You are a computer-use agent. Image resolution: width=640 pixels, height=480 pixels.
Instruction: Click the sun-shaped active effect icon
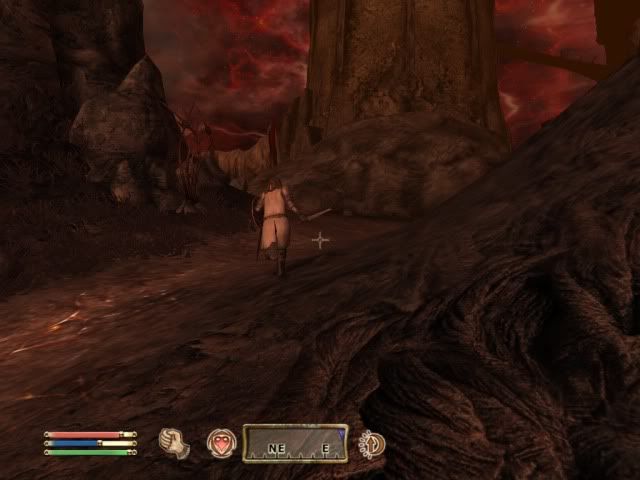[x=372, y=443]
